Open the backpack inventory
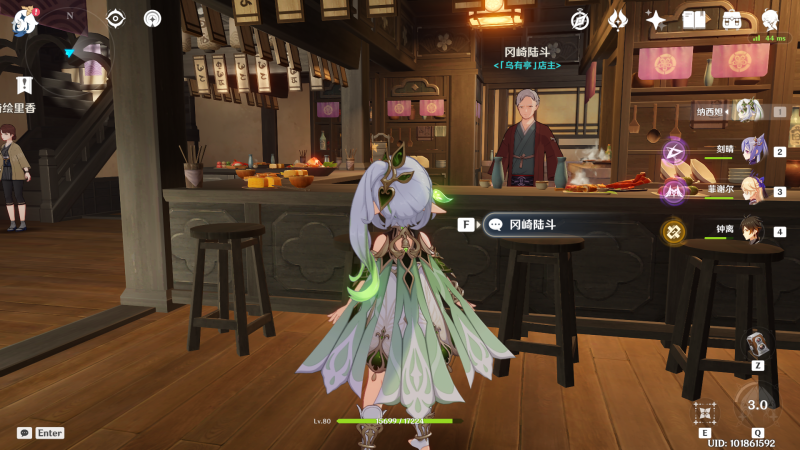This screenshot has width=800, height=450. pyautogui.click(x=732, y=20)
